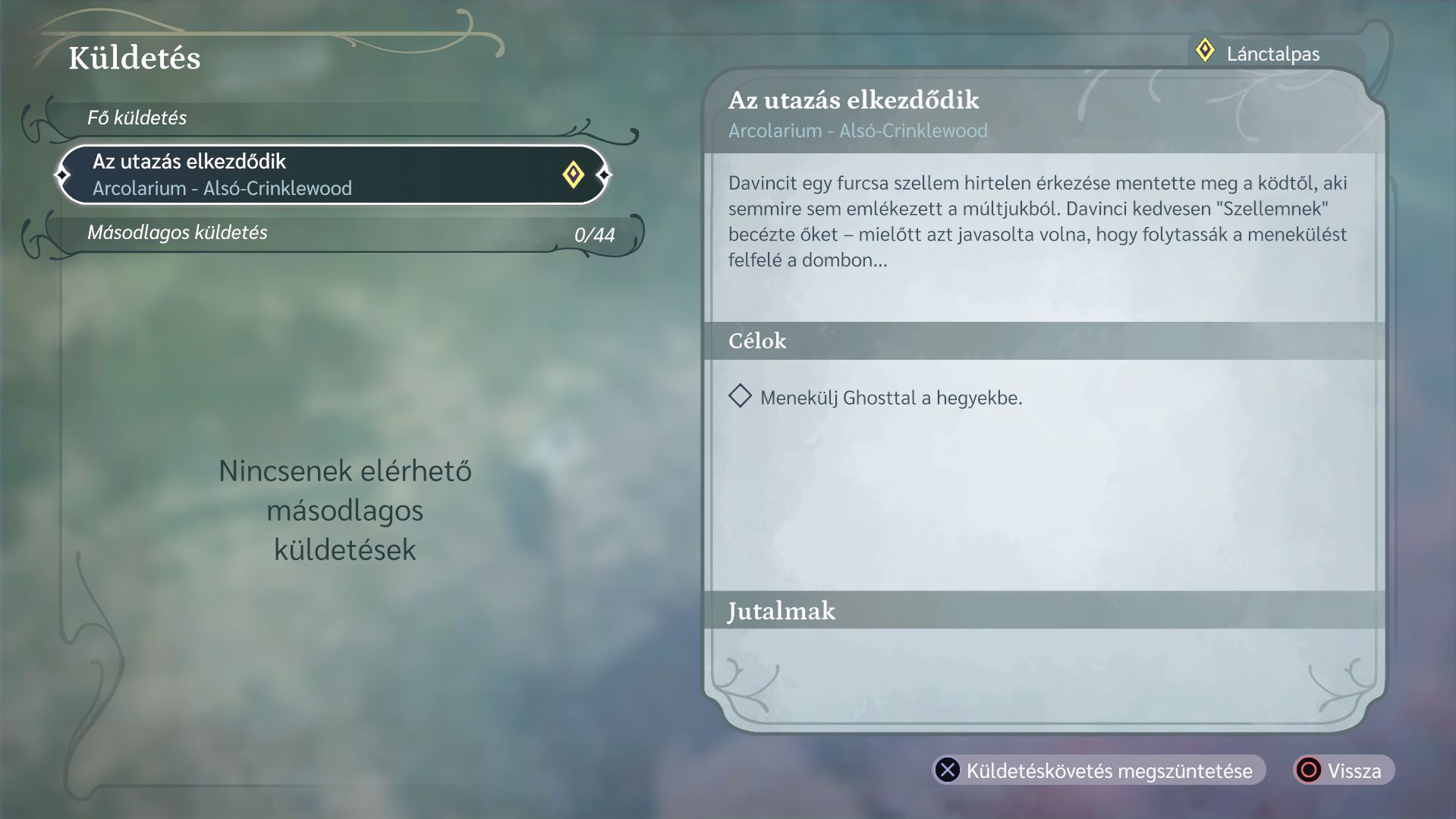The height and width of the screenshot is (819, 1456).
Task: Expand the 'Fő küldetés' category header
Action: pyautogui.click(x=137, y=118)
